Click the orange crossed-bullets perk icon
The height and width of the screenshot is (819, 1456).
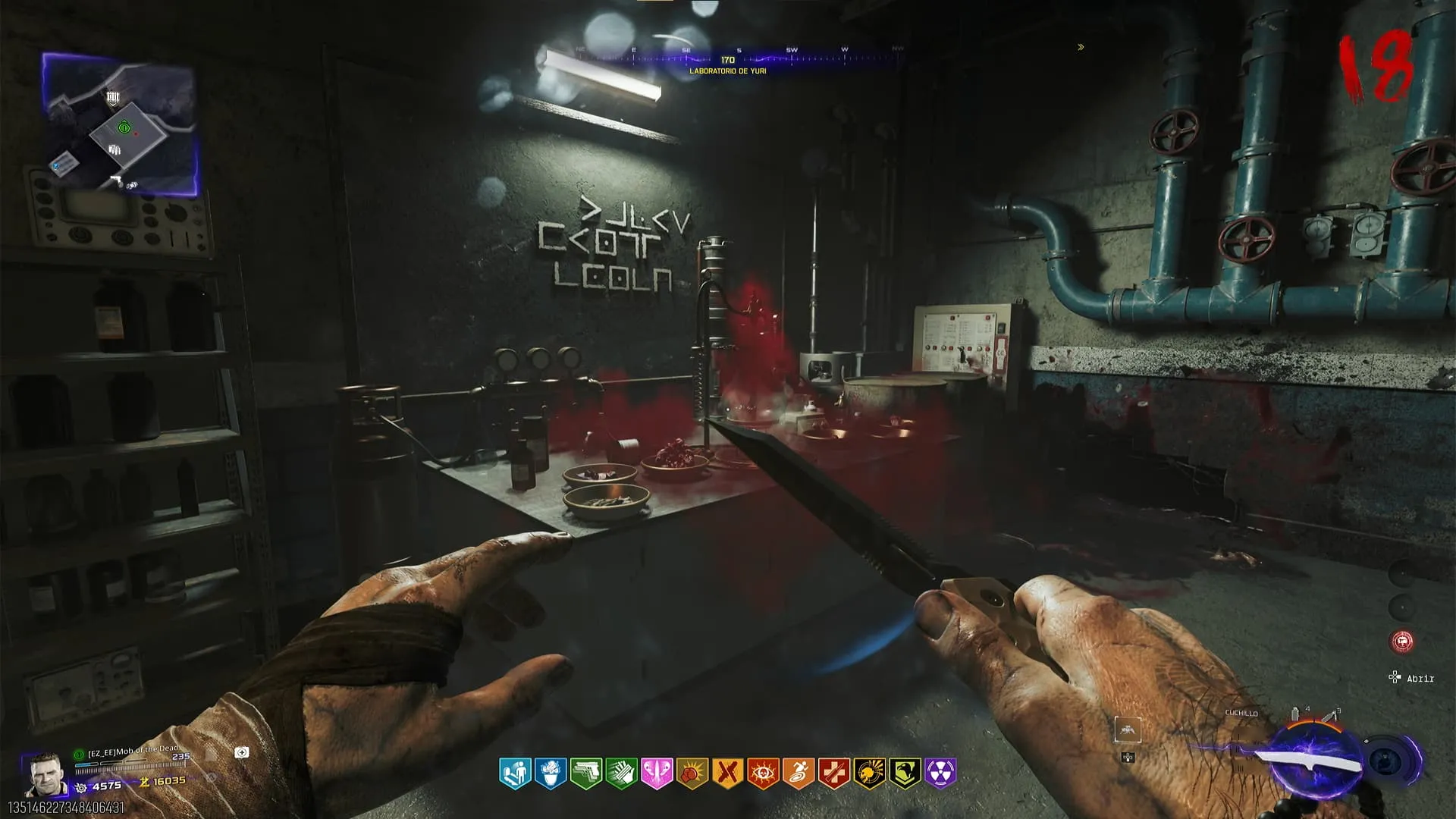(x=728, y=773)
